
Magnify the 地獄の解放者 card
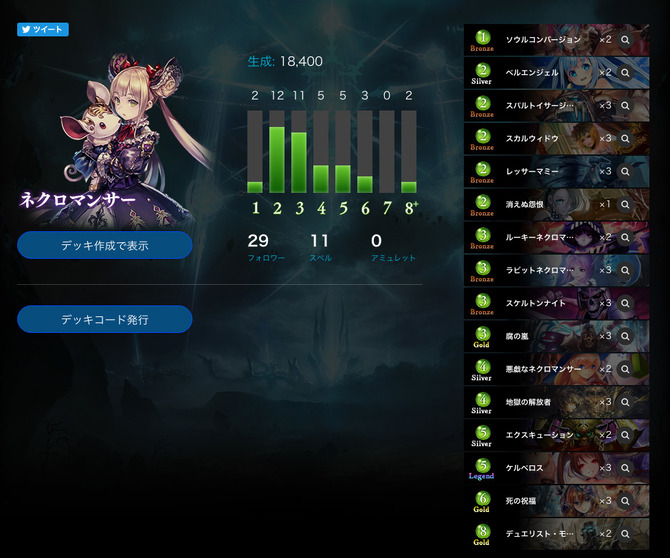point(625,402)
